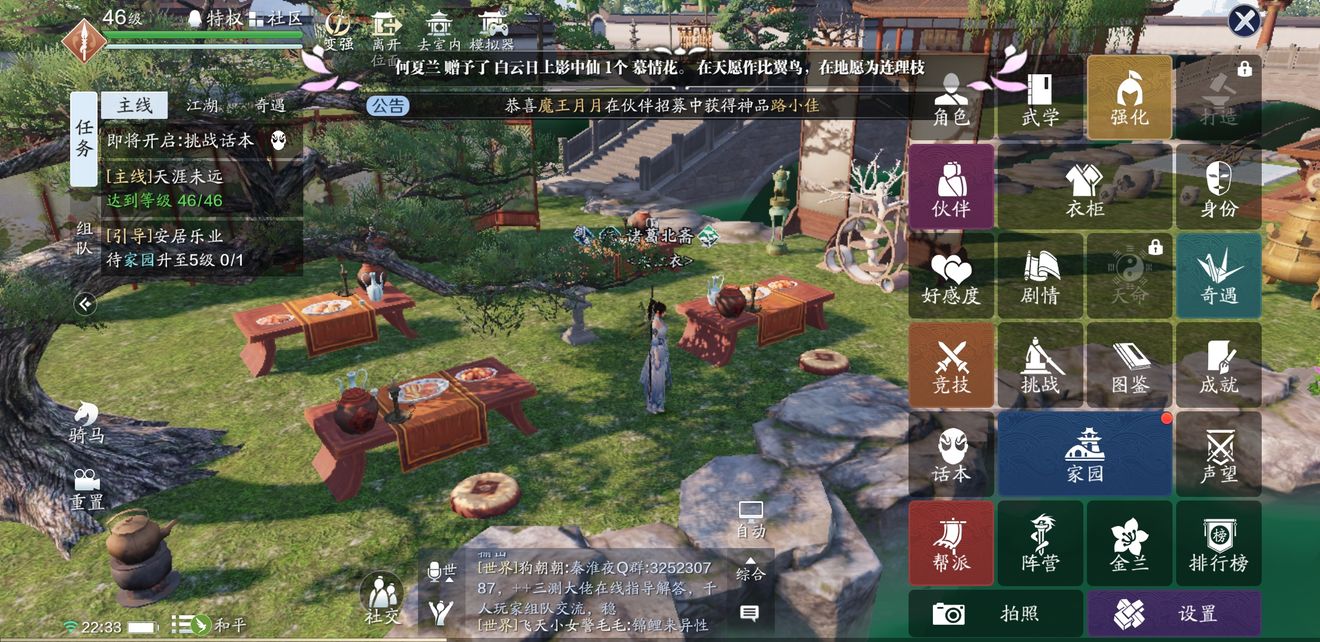This screenshot has height=642, width=1320.
Task: Show the 好感度 affinity screen
Action: [x=951, y=276]
